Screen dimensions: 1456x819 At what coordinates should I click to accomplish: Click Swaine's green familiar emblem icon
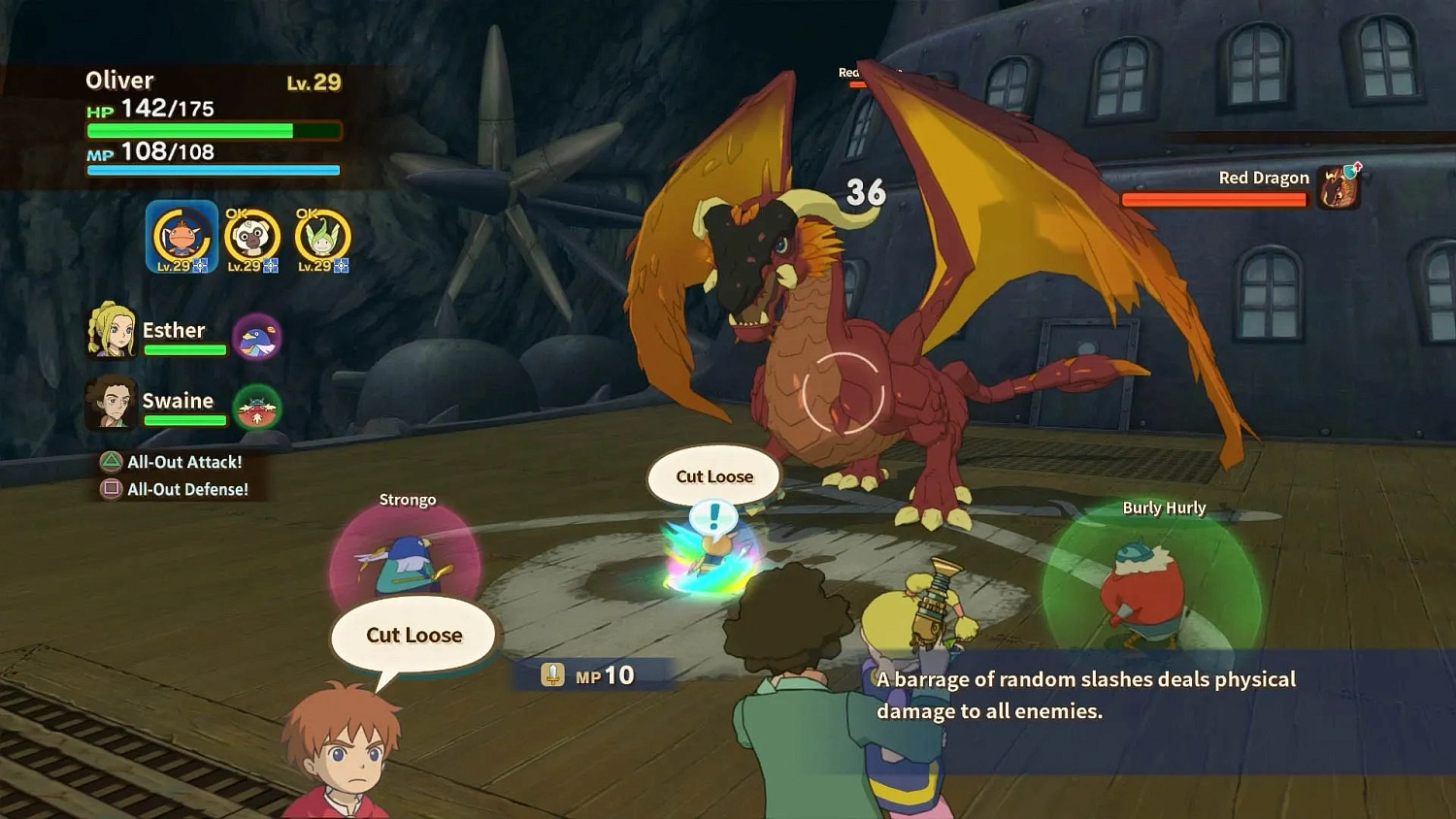coord(257,409)
